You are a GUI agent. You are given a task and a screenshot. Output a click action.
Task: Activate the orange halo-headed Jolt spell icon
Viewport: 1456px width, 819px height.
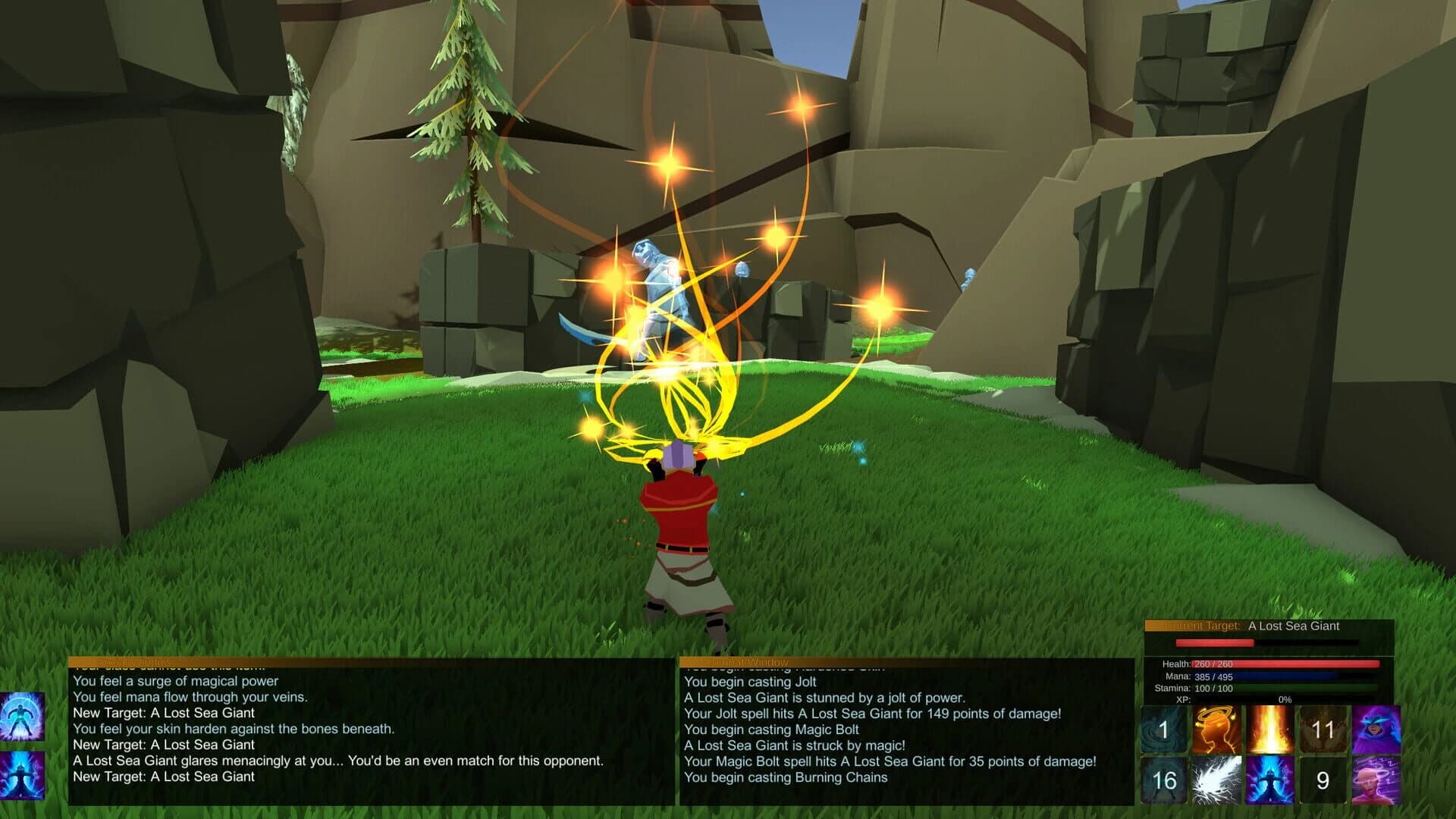1216,730
